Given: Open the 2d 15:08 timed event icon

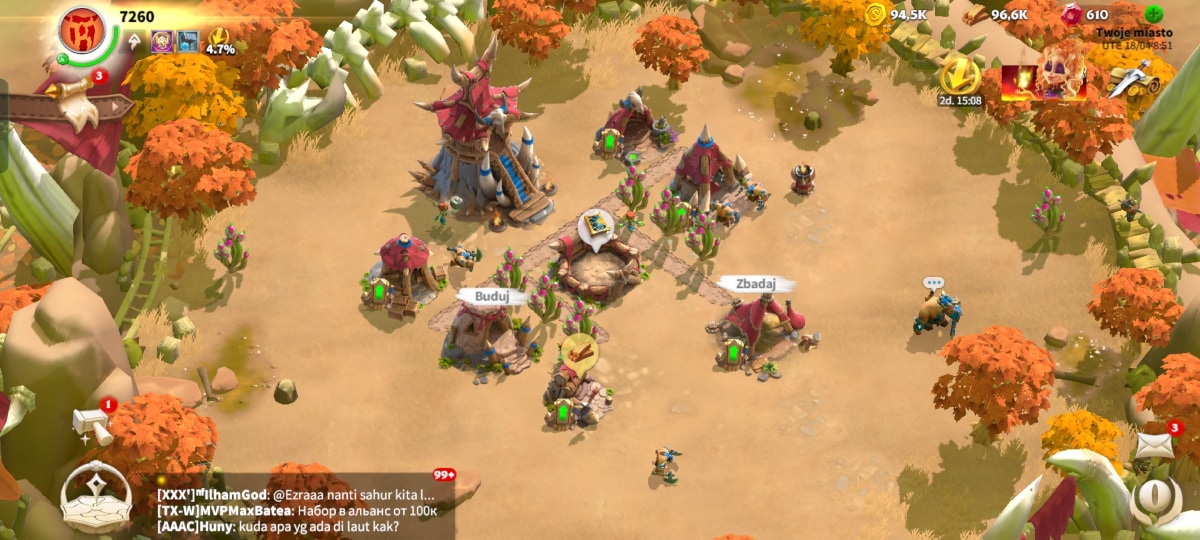Looking at the screenshot, I should point(960,78).
